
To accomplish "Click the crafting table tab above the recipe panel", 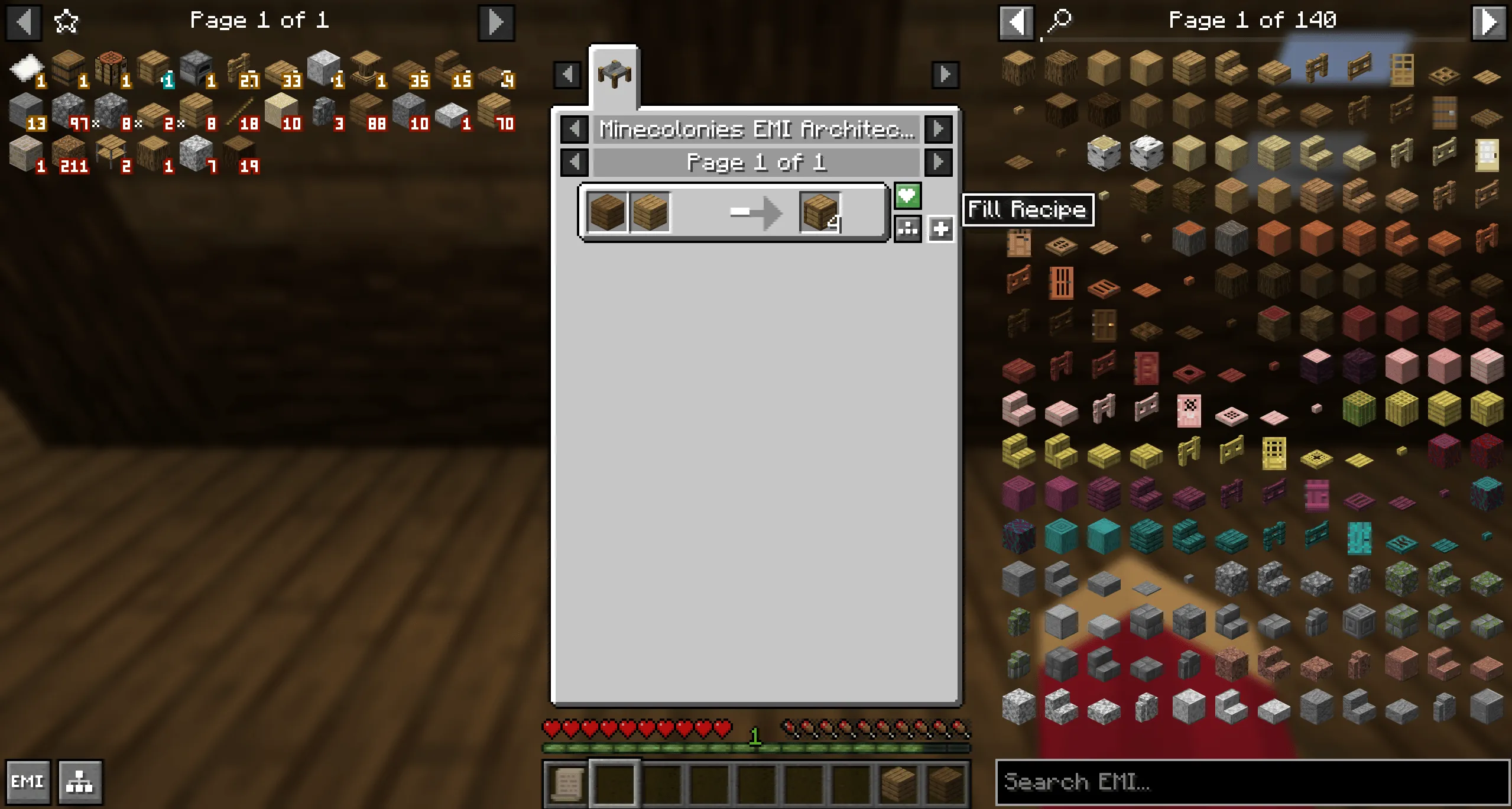I will (614, 72).
